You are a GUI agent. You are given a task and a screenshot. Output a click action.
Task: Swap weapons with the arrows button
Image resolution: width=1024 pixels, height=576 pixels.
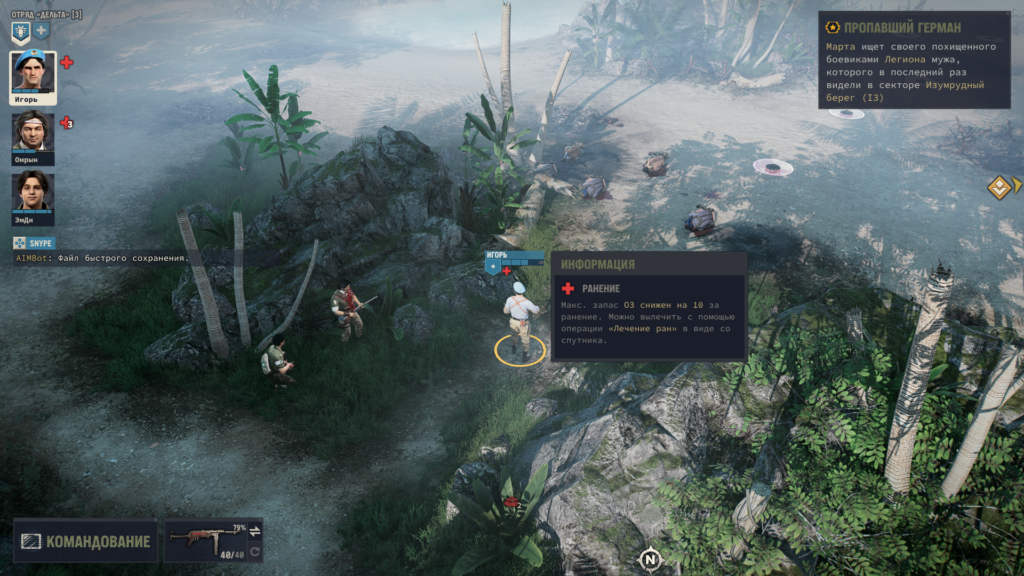254,530
